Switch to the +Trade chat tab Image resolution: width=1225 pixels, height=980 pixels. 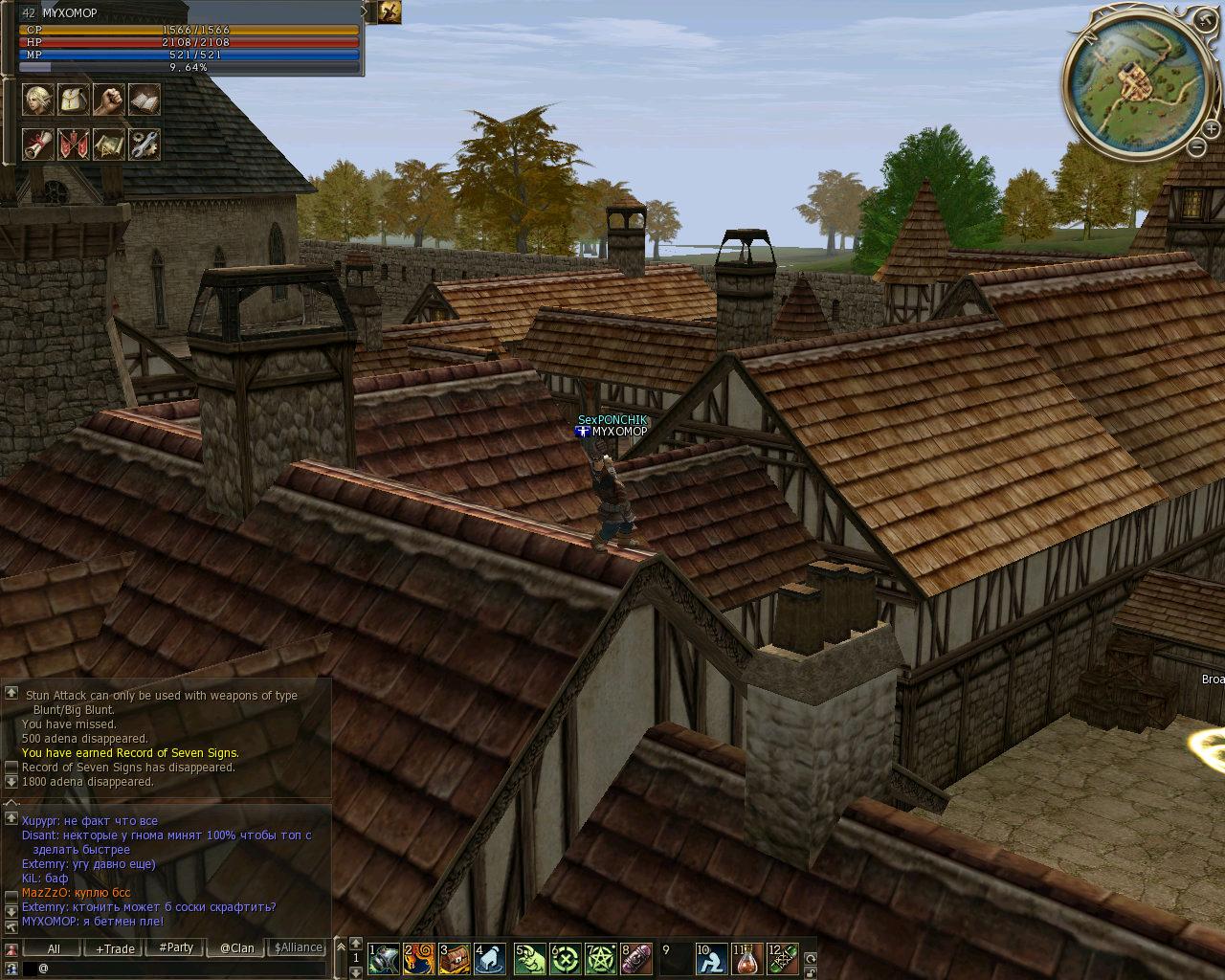(x=115, y=948)
